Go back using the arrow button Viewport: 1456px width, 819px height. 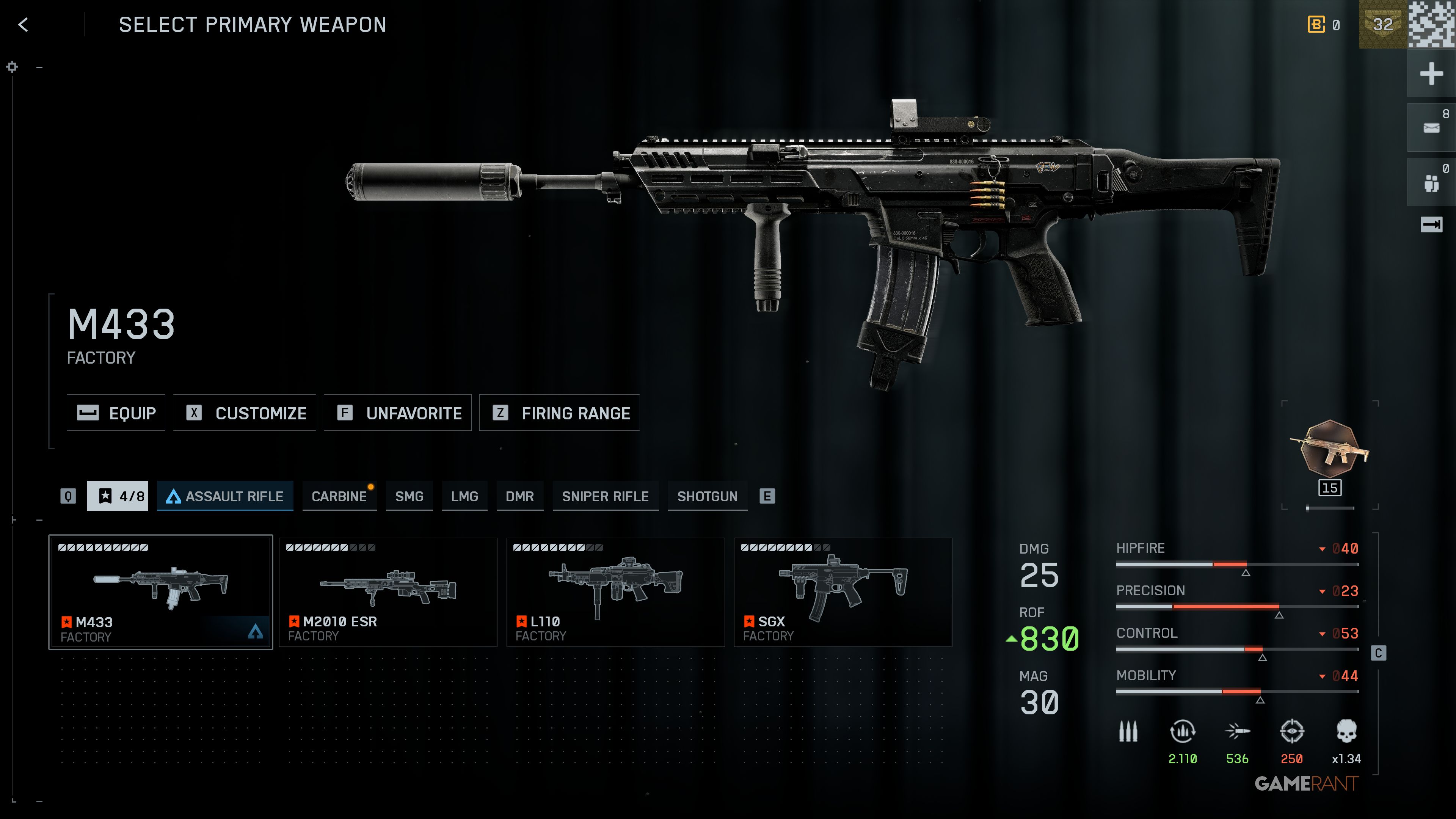(23, 25)
